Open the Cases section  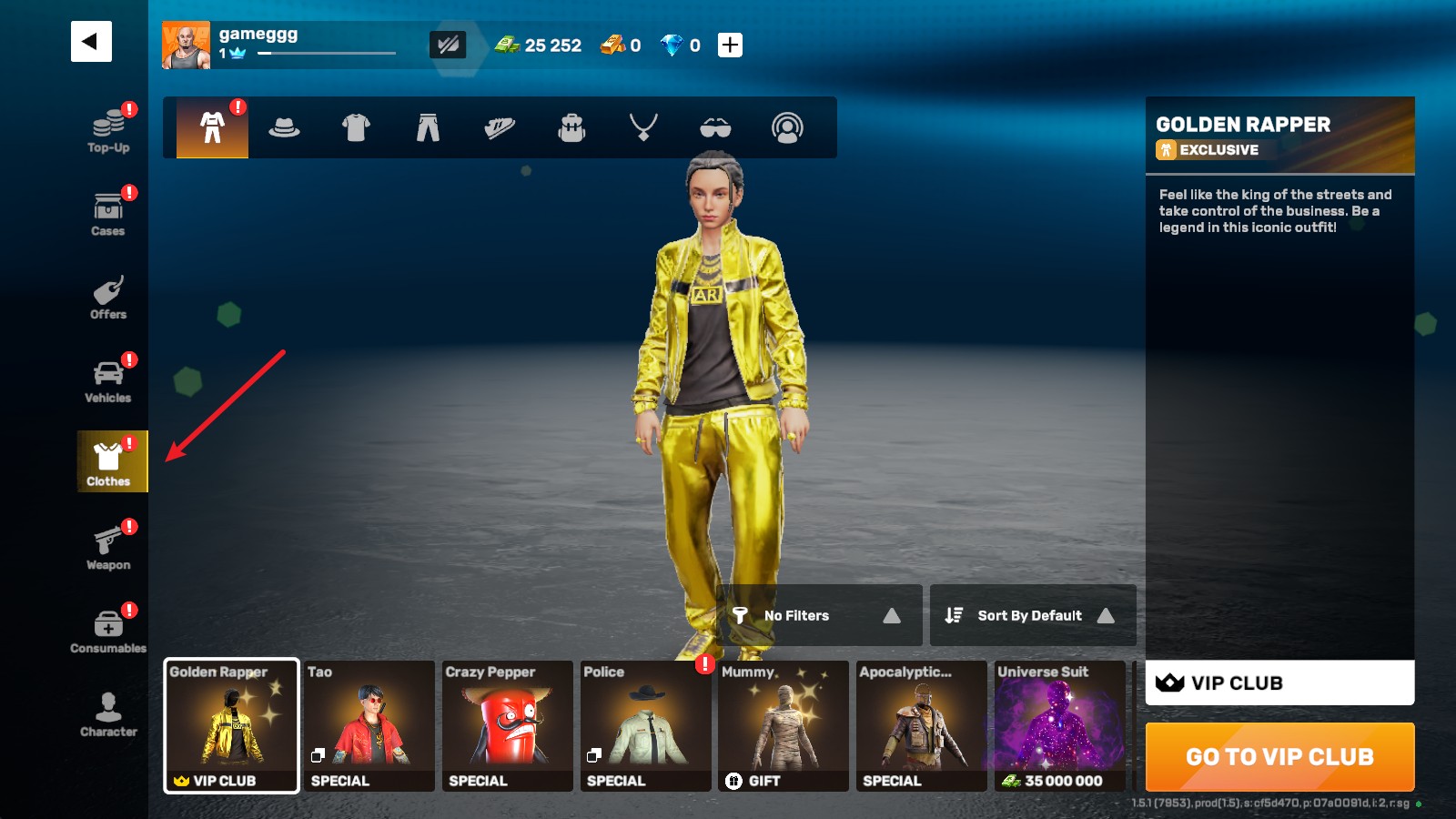pos(108,213)
